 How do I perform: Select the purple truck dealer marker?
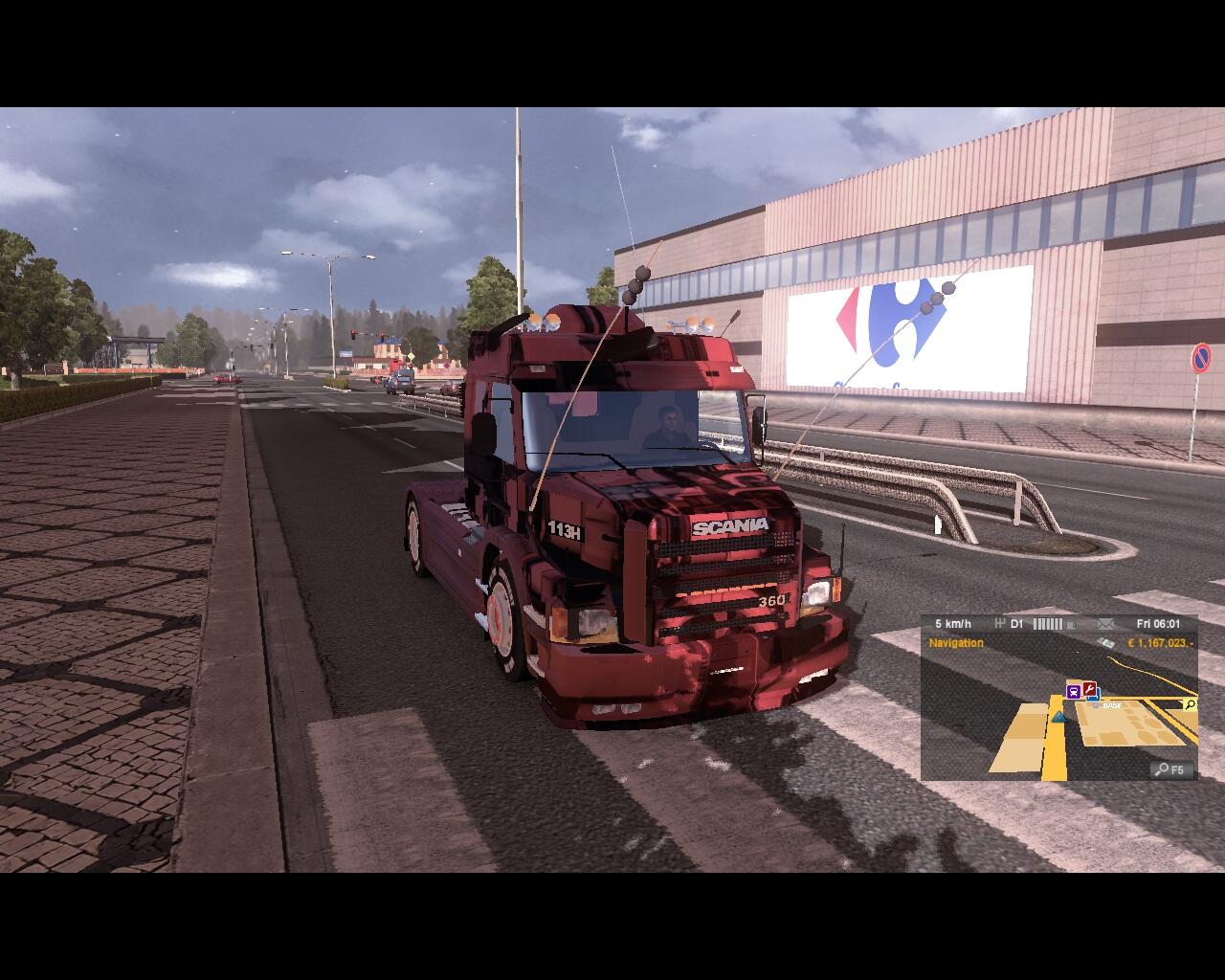(x=1074, y=691)
